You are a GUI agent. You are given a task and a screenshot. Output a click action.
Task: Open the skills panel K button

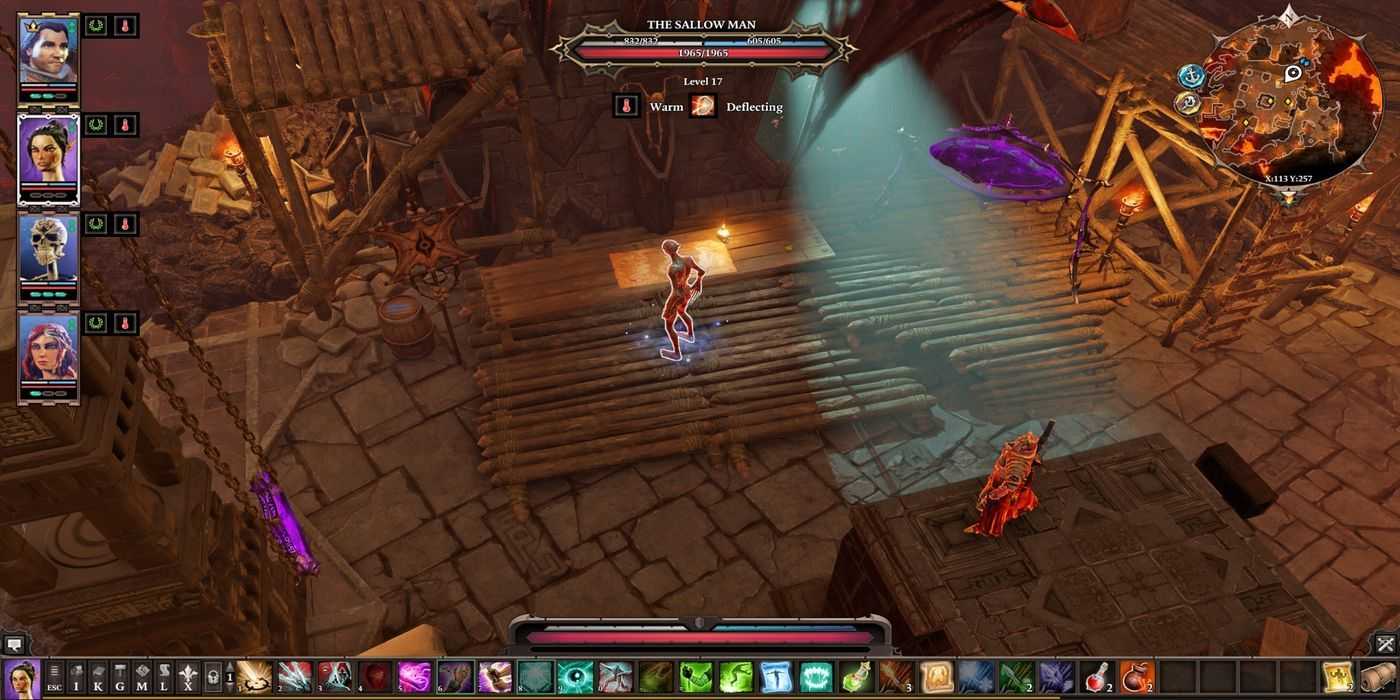pyautogui.click(x=98, y=677)
